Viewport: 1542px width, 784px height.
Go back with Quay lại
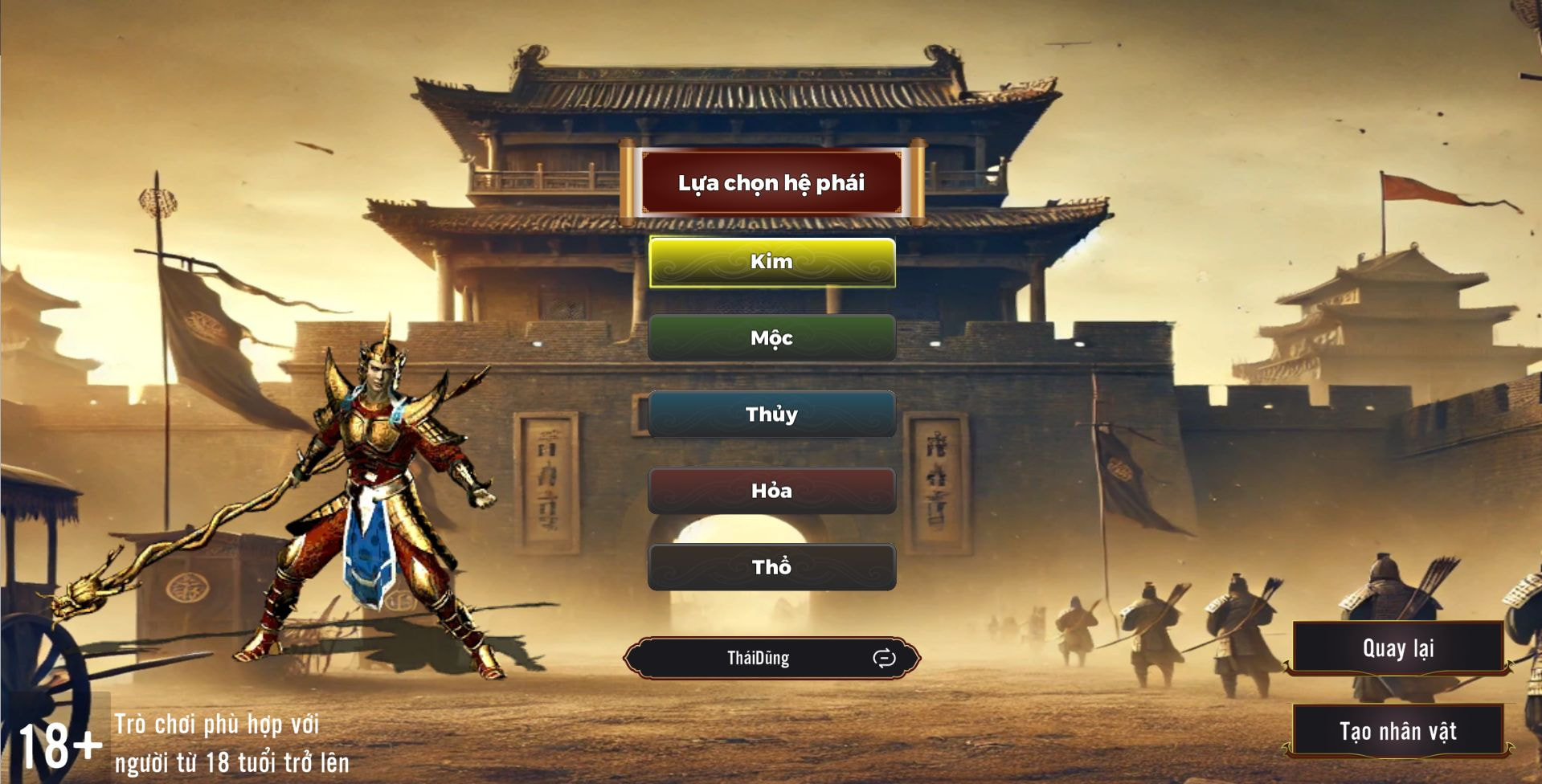pyautogui.click(x=1398, y=648)
